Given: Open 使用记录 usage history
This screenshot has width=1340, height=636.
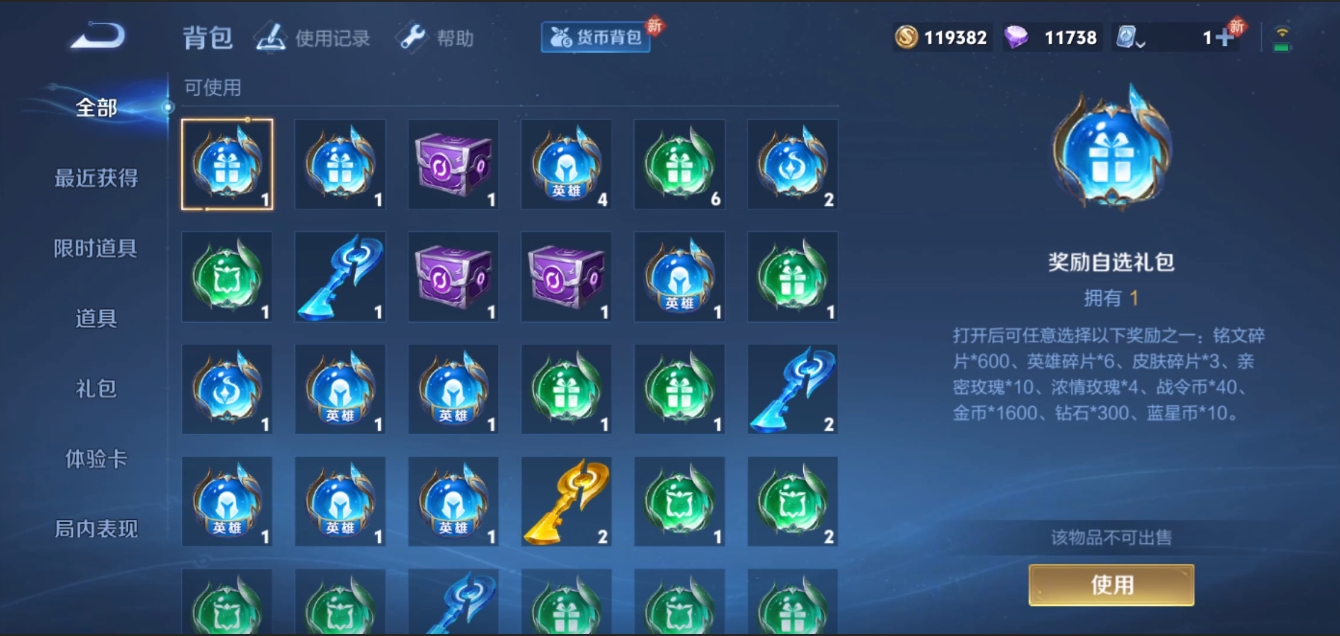Looking at the screenshot, I should 312,39.
